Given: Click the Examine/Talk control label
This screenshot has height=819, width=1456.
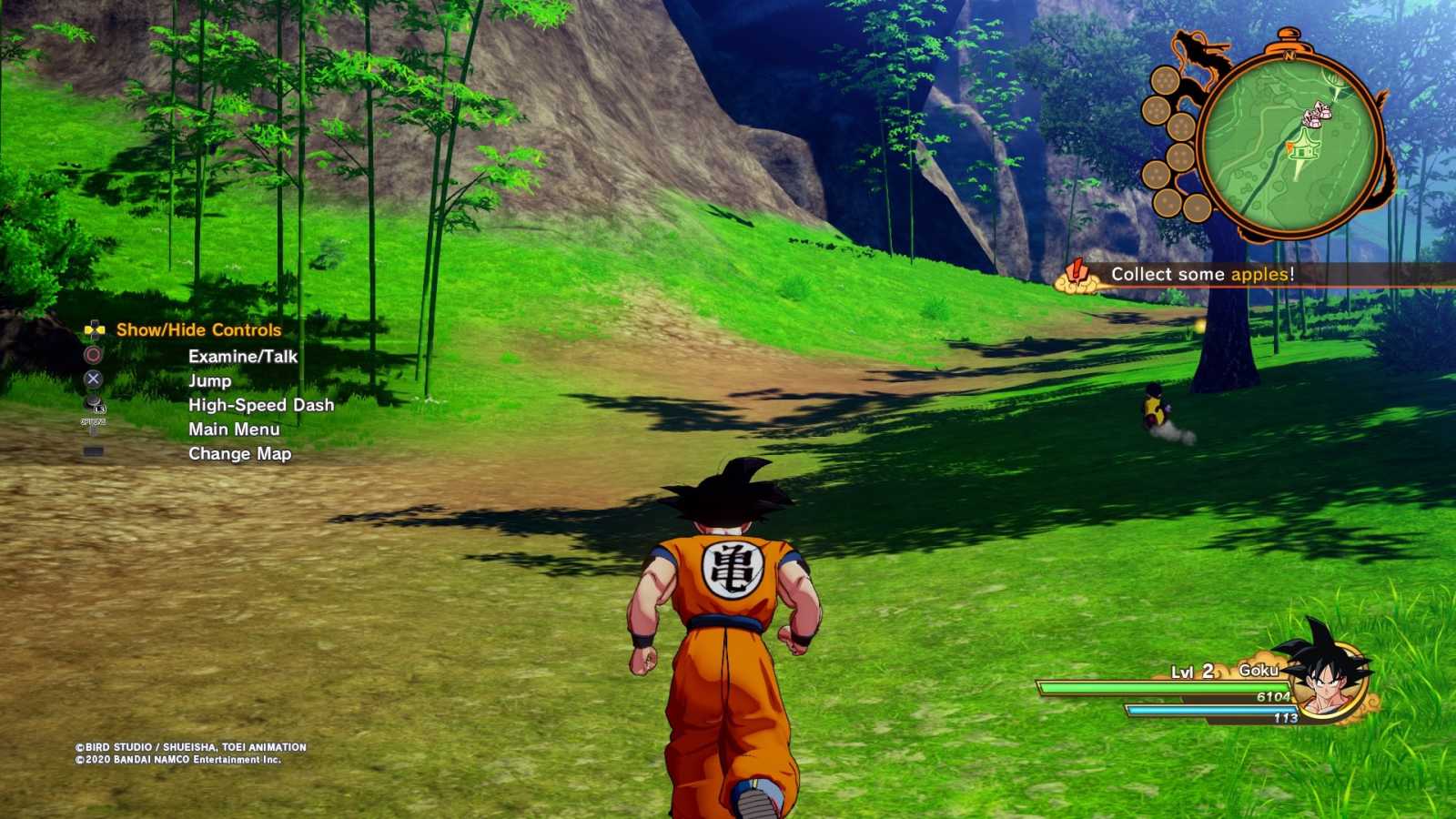Looking at the screenshot, I should [x=244, y=357].
